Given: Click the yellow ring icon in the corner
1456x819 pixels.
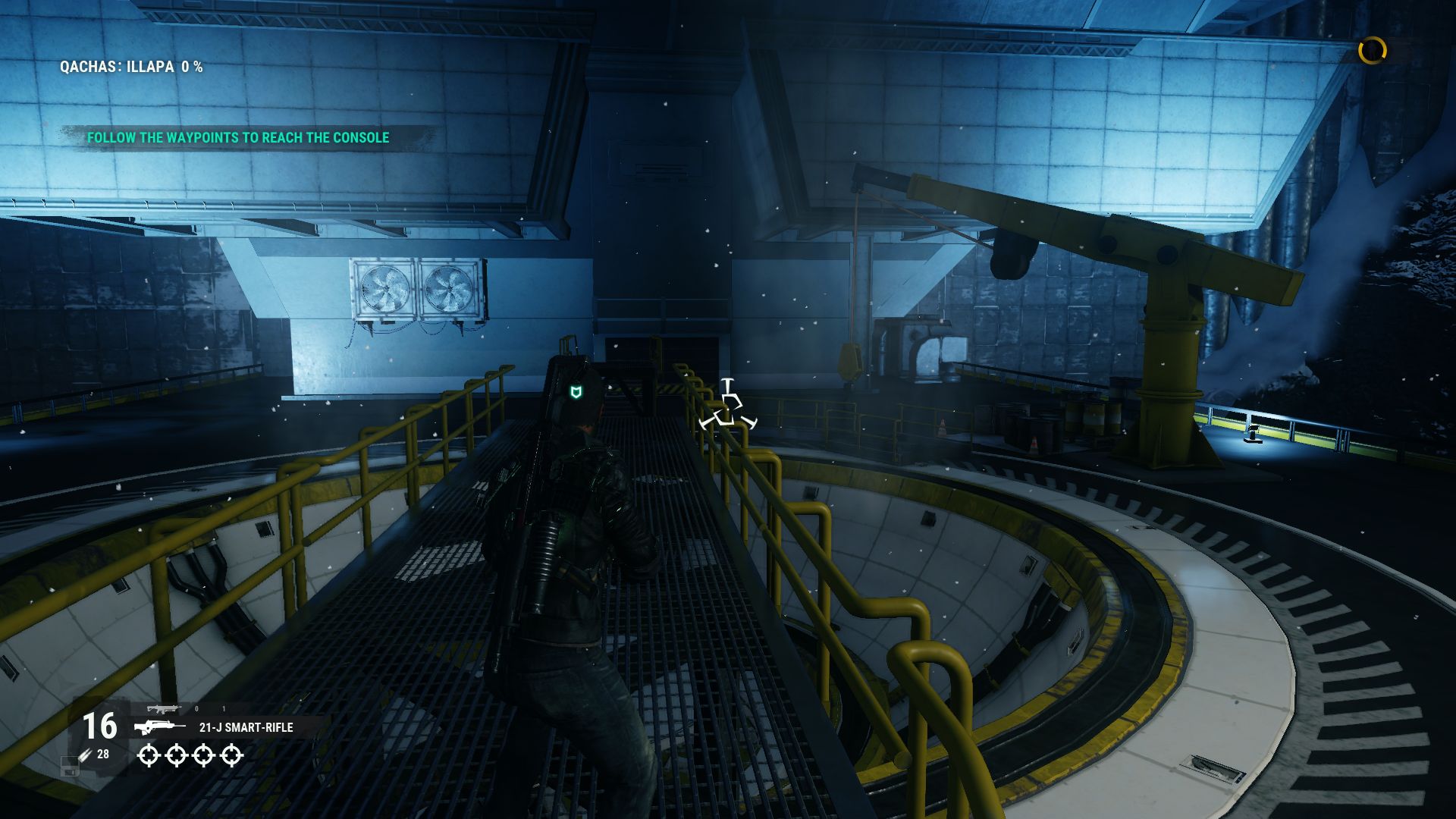Looking at the screenshot, I should (1372, 51).
